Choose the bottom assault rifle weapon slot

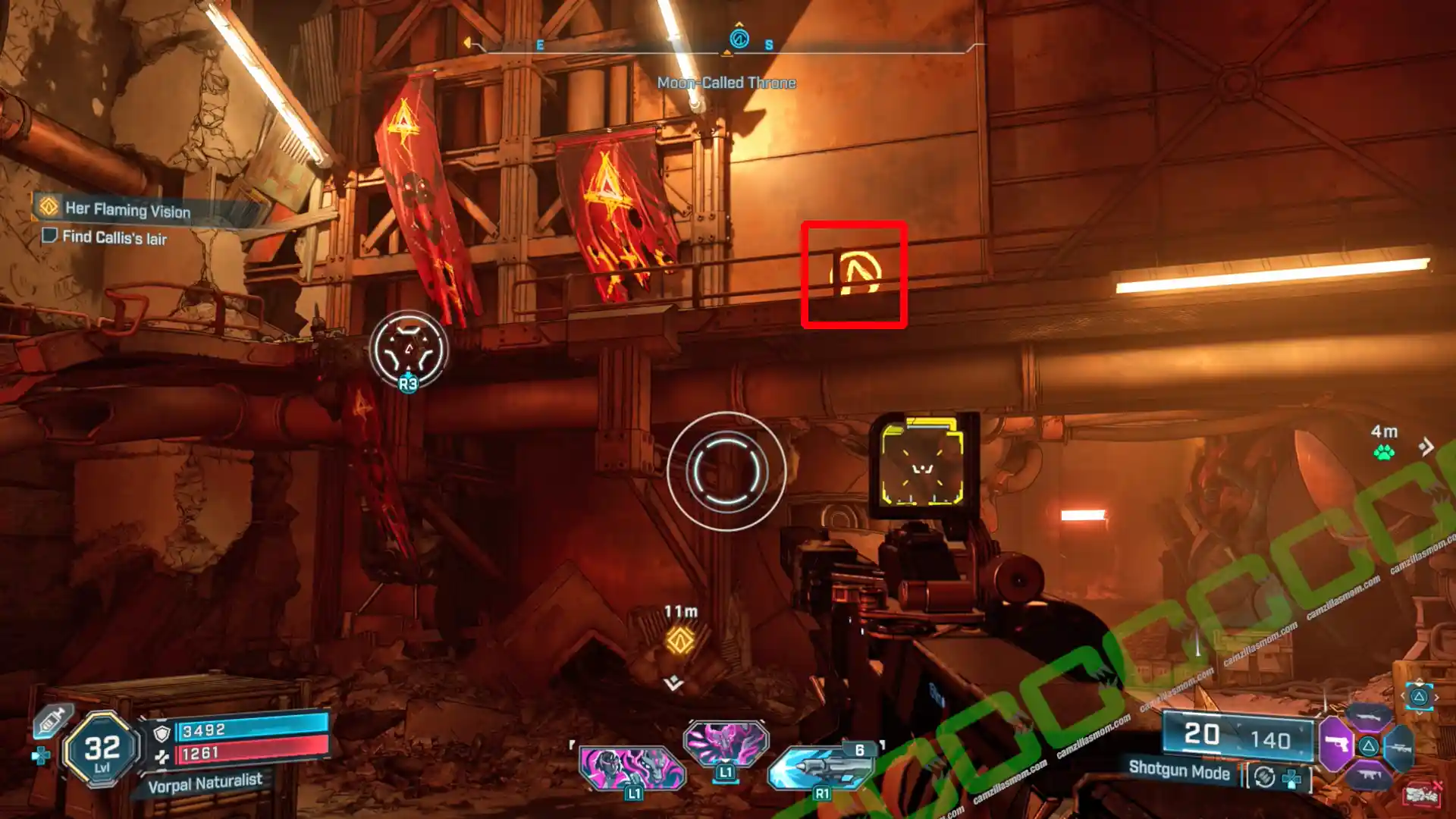pyautogui.click(x=1369, y=775)
